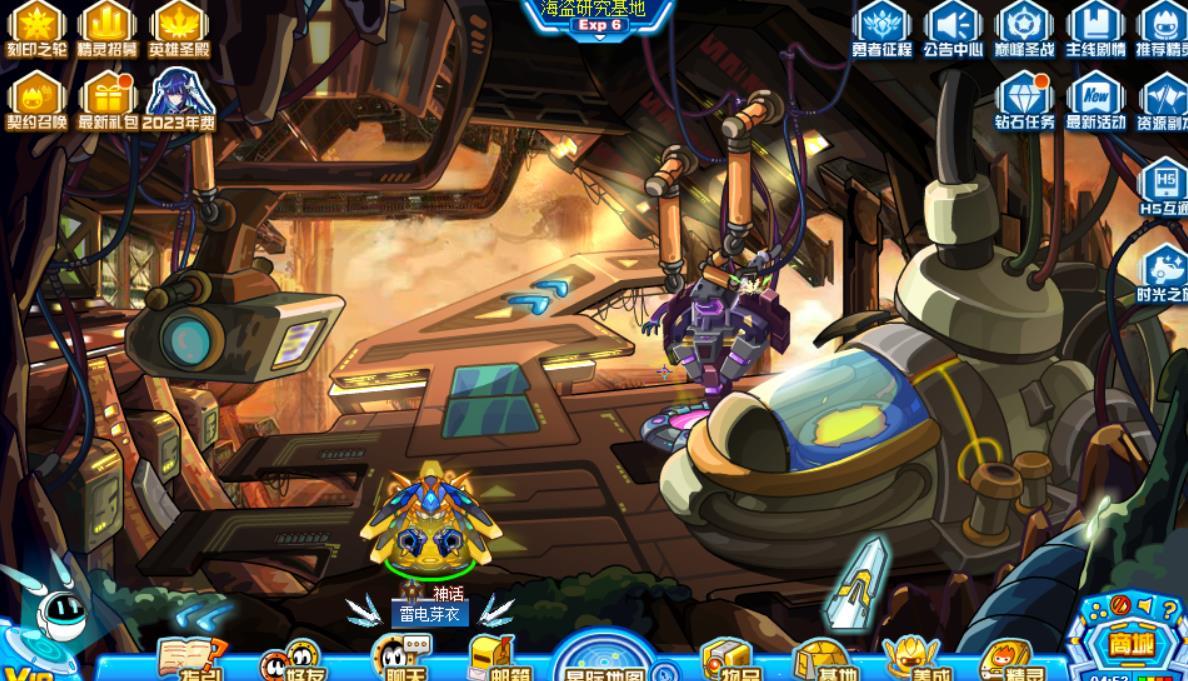Enter 巅峰圣战 peak battle
1188x681 pixels.
pyautogui.click(x=1024, y=27)
